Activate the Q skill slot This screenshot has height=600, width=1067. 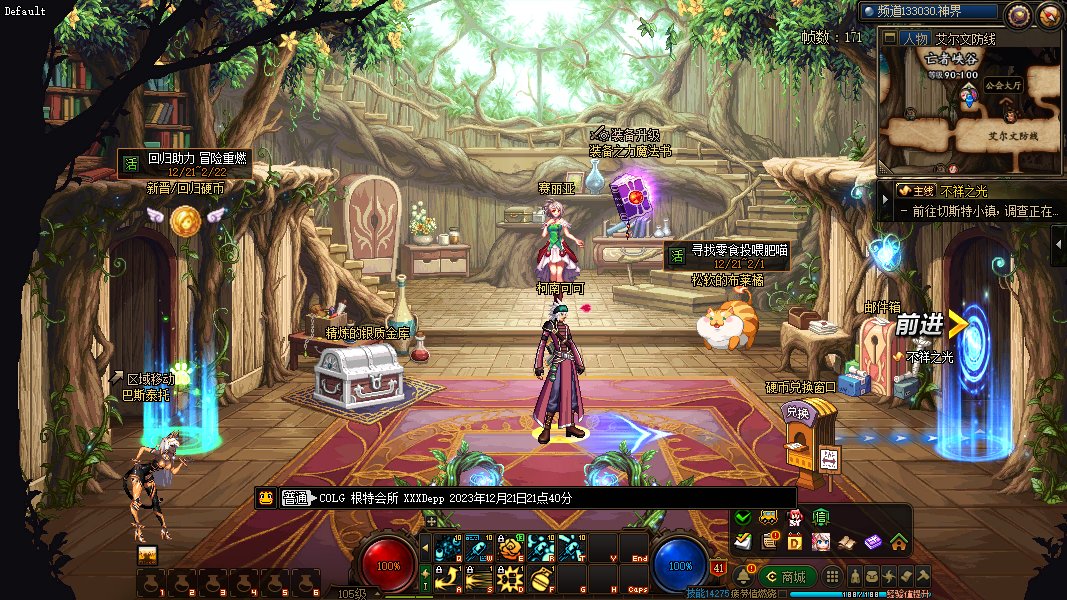449,547
